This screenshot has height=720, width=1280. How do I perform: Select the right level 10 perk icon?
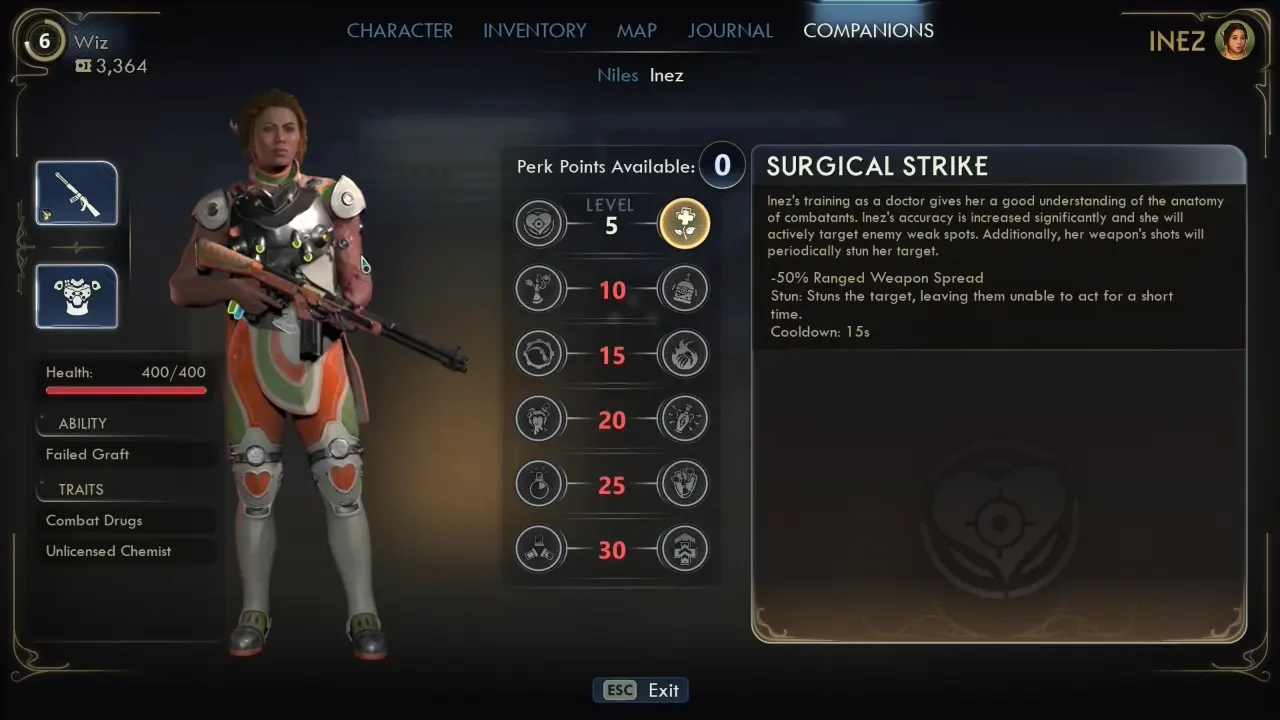684,289
